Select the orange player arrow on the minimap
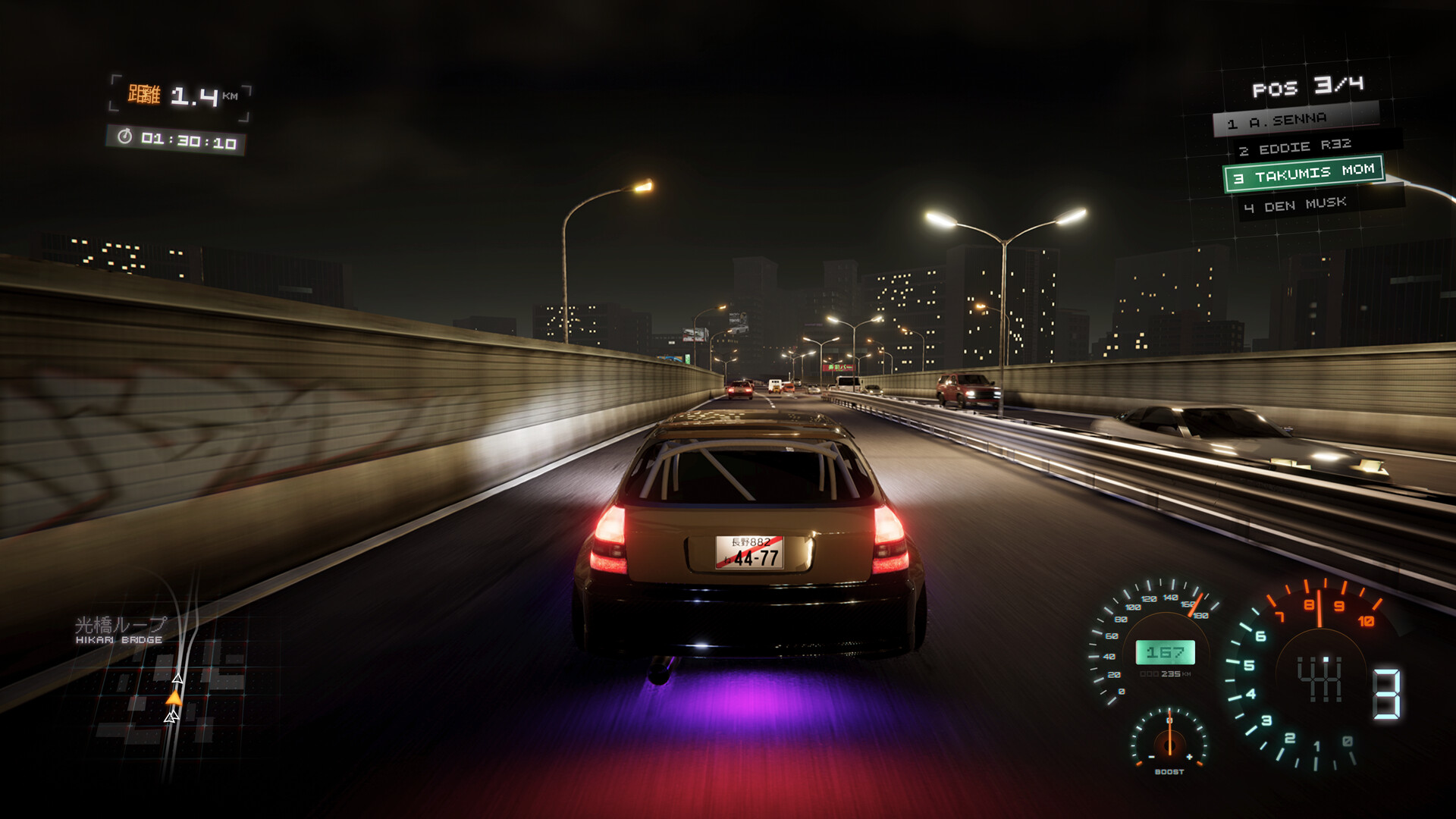1456x819 pixels. point(175,698)
